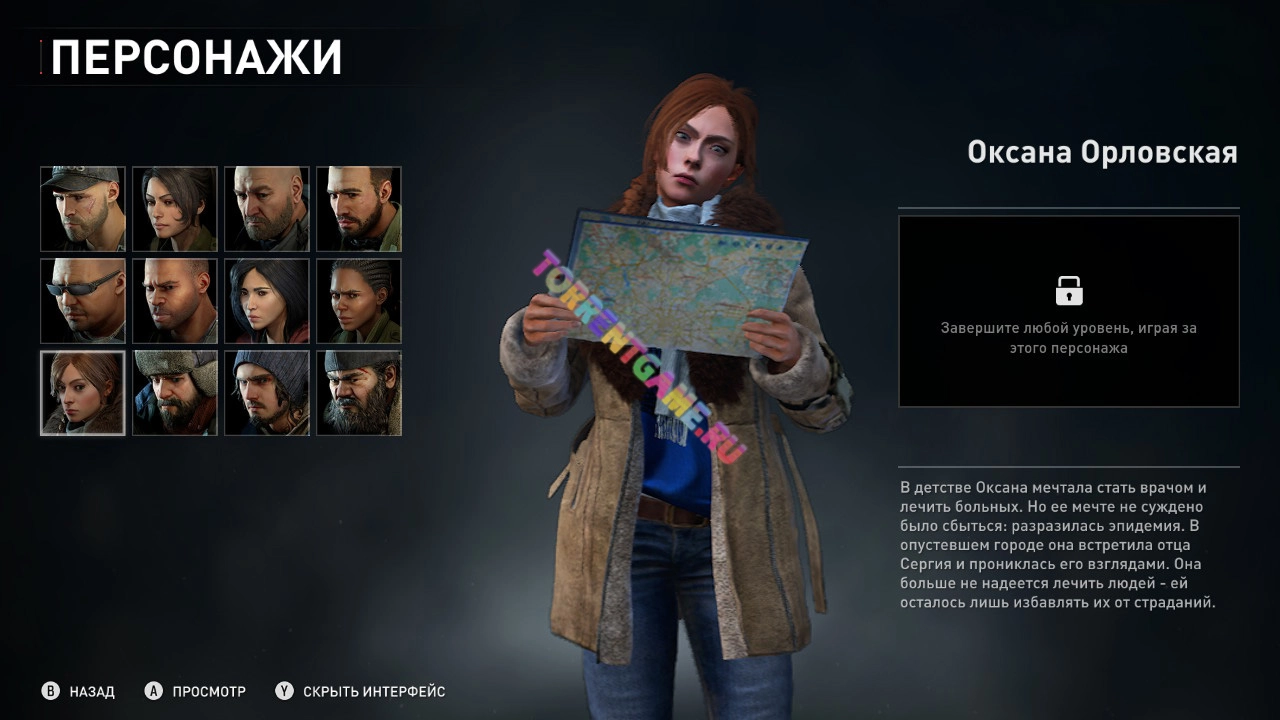Select the frowning shaved-head man without glasses
Viewport: 1280px width, 720px height.
[x=175, y=301]
